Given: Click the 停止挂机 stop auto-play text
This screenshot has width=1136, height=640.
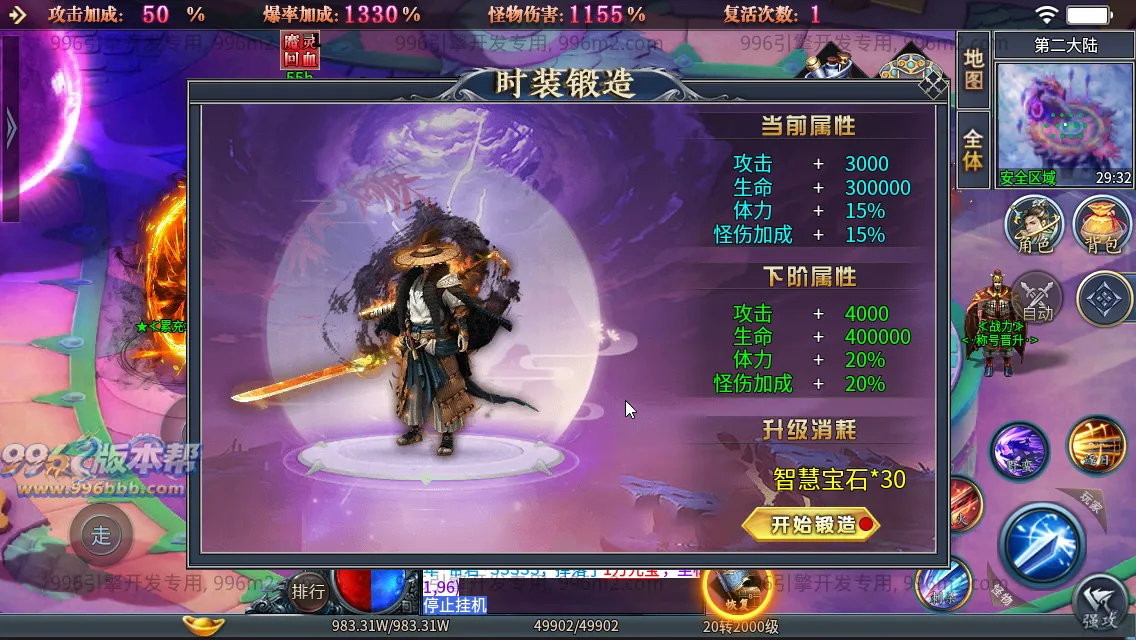Looking at the screenshot, I should 454,605.
